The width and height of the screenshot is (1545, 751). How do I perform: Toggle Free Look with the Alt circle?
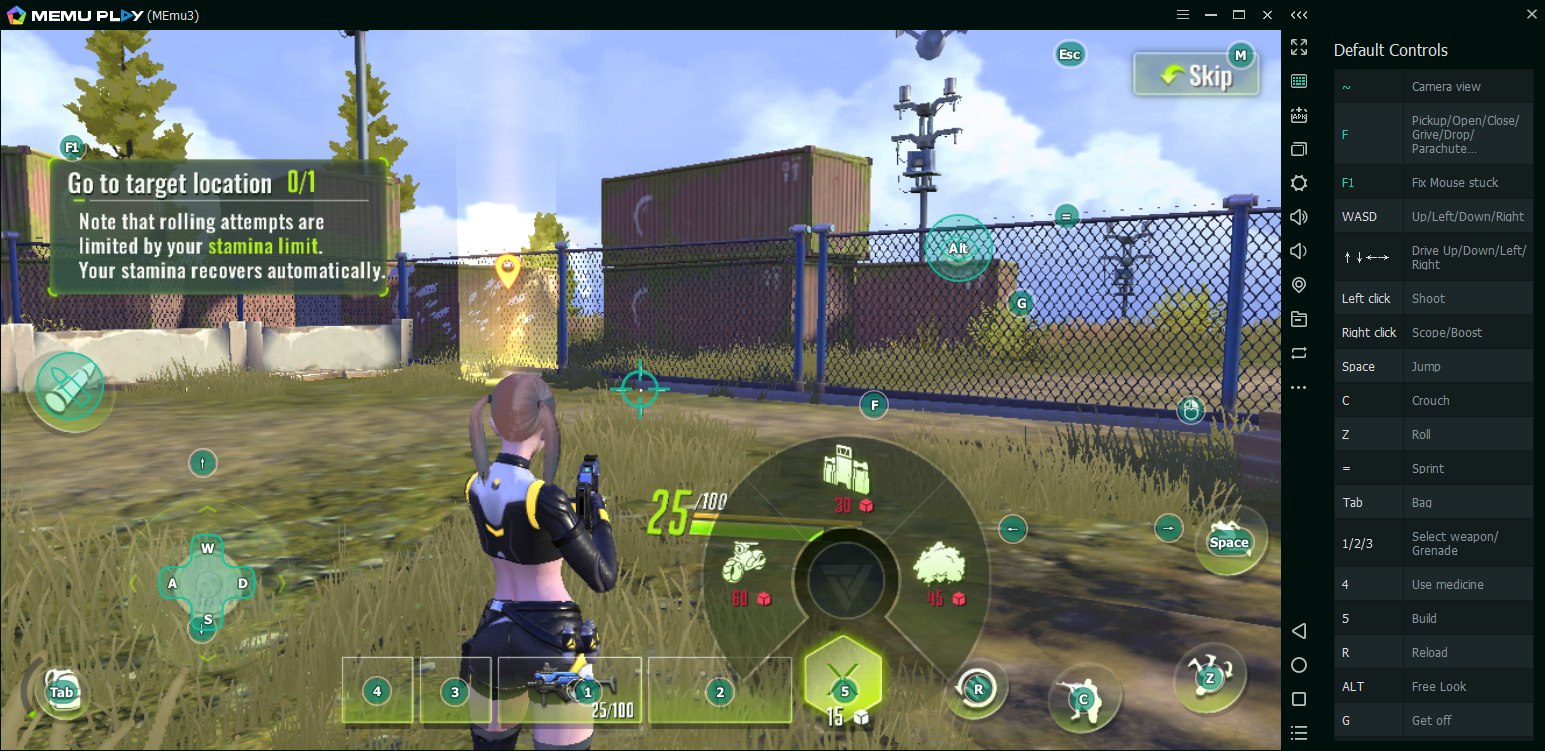[958, 248]
